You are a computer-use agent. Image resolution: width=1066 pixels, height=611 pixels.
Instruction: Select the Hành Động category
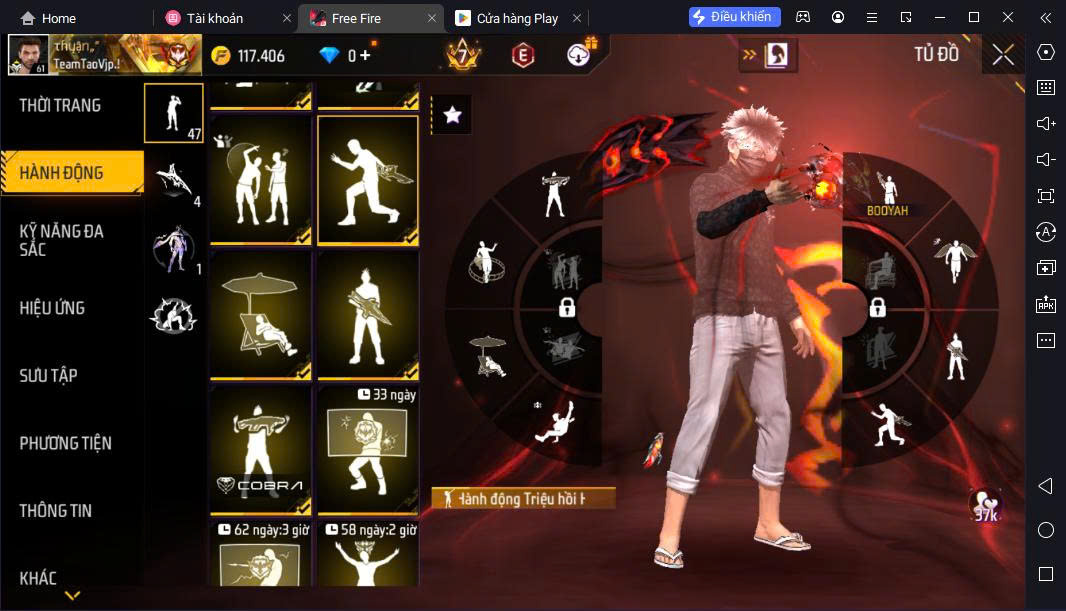click(62, 173)
